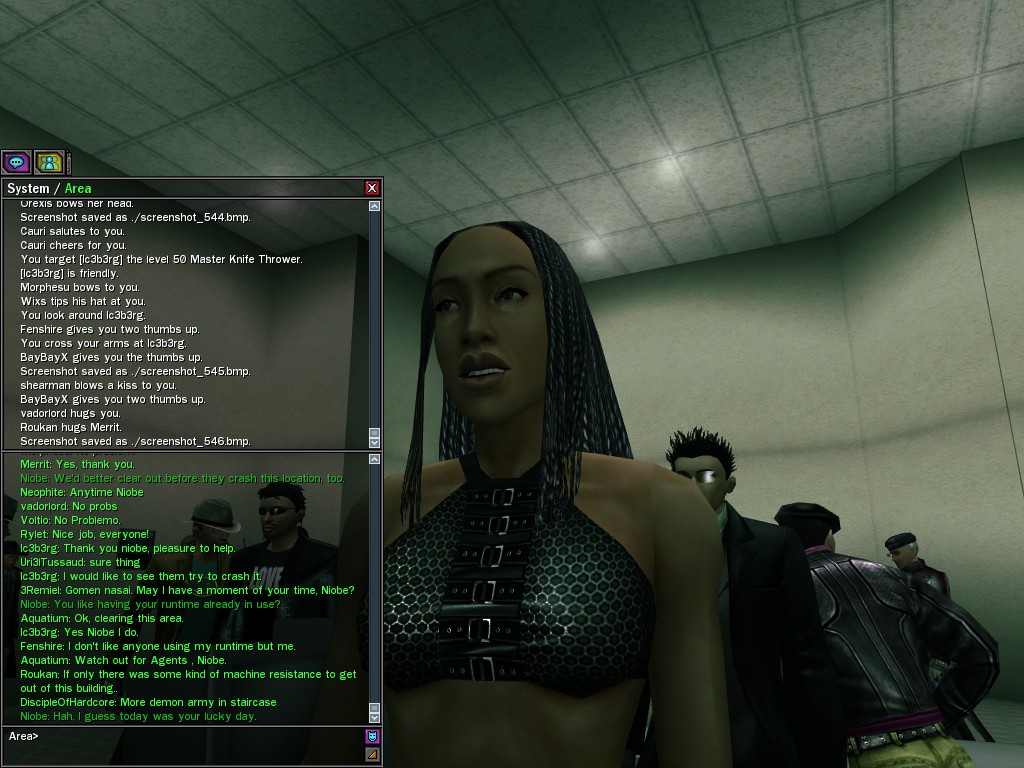Select the green Area label in chat title

coord(78,188)
